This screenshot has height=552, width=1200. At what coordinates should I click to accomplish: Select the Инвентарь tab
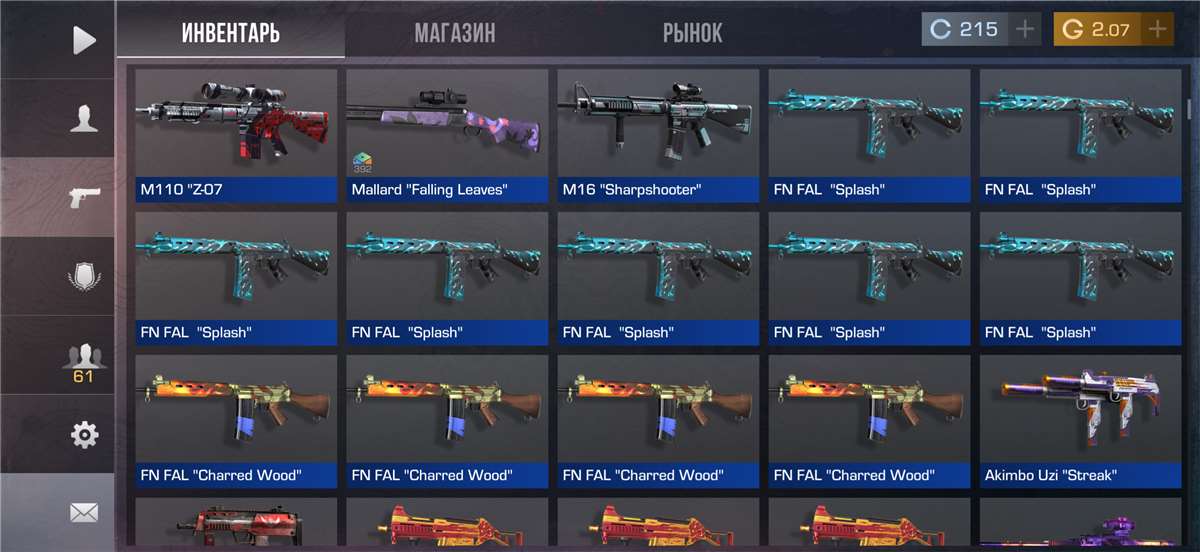[x=231, y=32]
